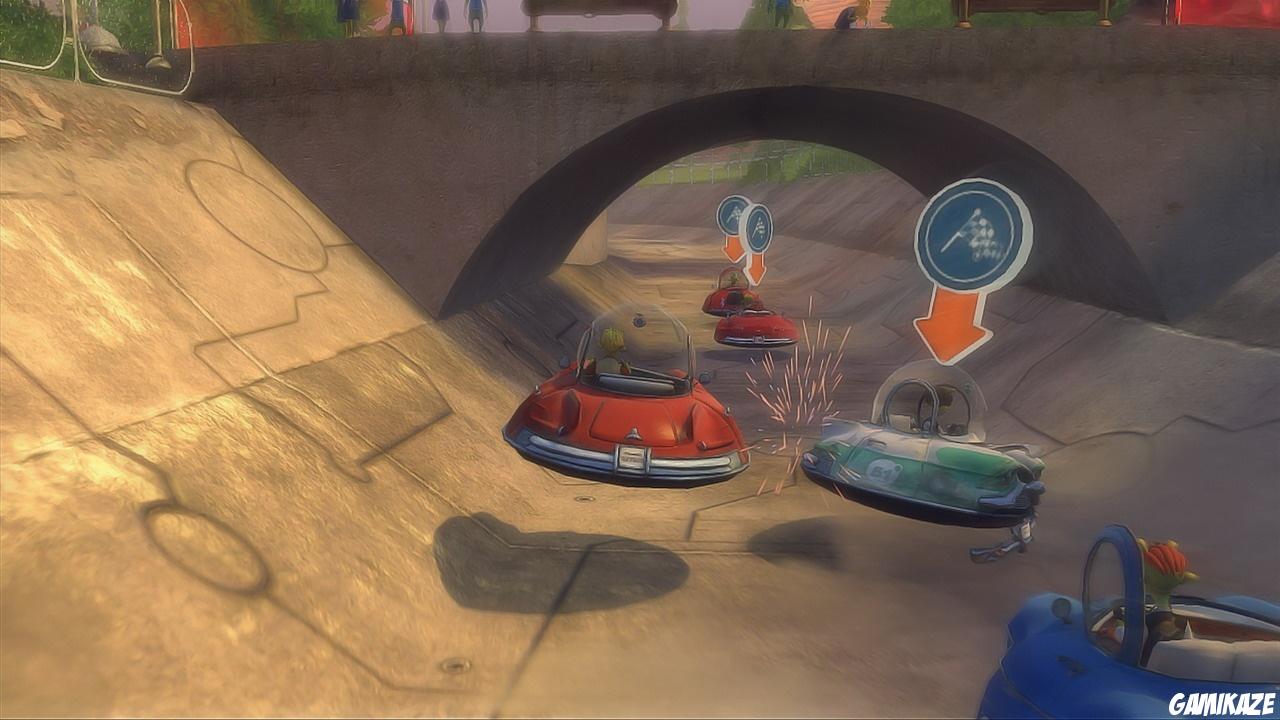Click the leftmost flag marker under the bridge

click(736, 214)
